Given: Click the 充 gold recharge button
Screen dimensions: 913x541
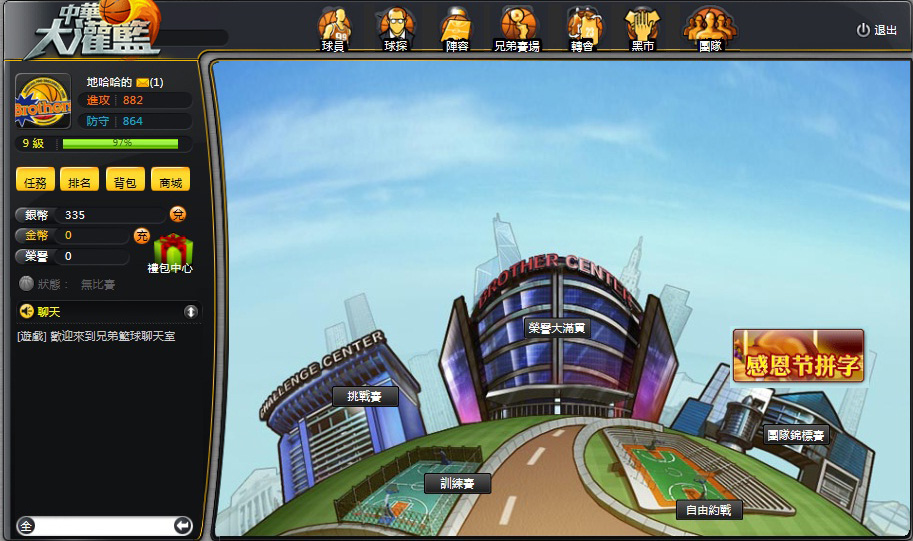Looking at the screenshot, I should pyautogui.click(x=142, y=236).
